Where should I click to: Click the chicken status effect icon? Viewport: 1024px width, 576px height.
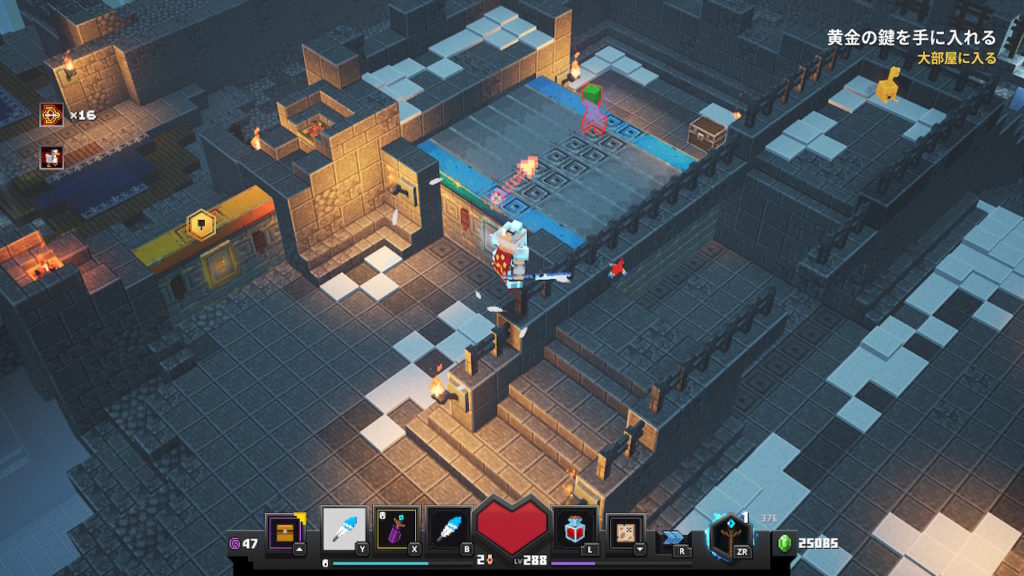[x=52, y=157]
